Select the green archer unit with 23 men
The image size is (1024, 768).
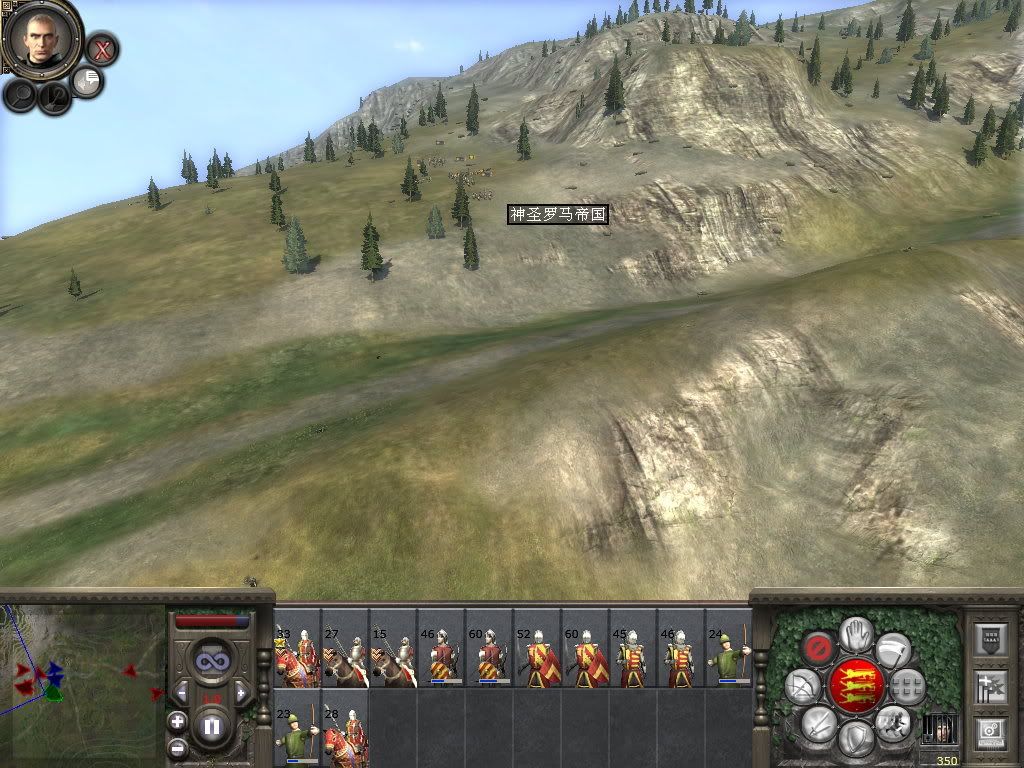(297, 728)
